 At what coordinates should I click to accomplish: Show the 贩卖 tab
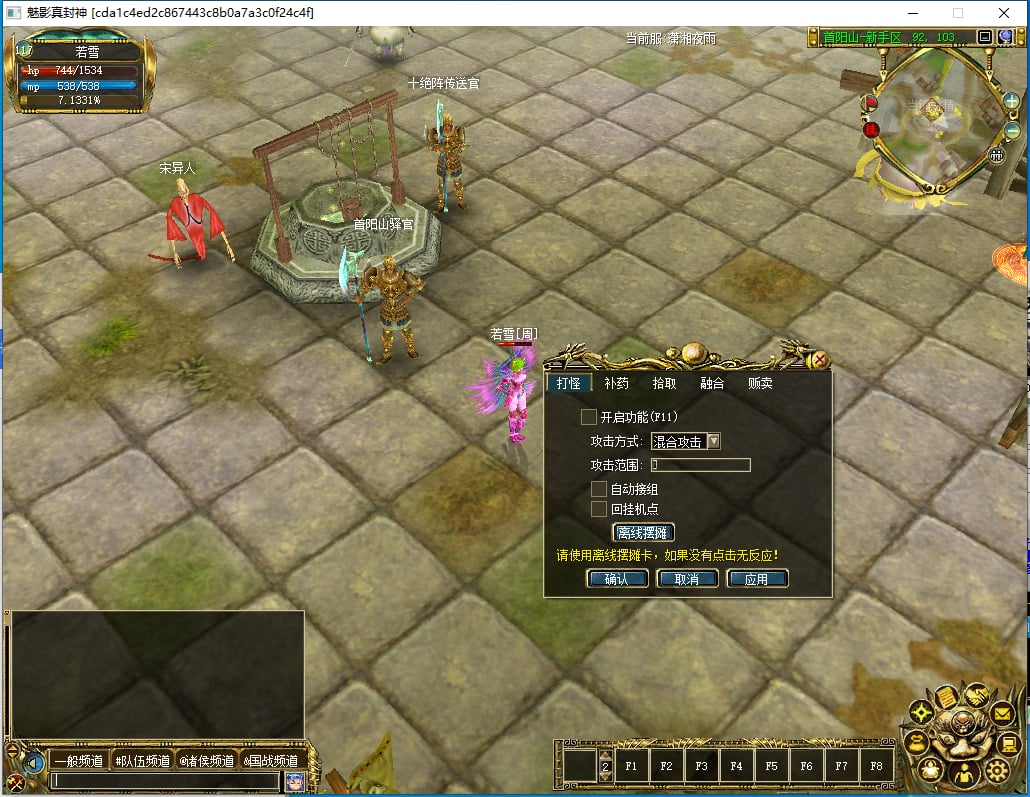[760, 383]
